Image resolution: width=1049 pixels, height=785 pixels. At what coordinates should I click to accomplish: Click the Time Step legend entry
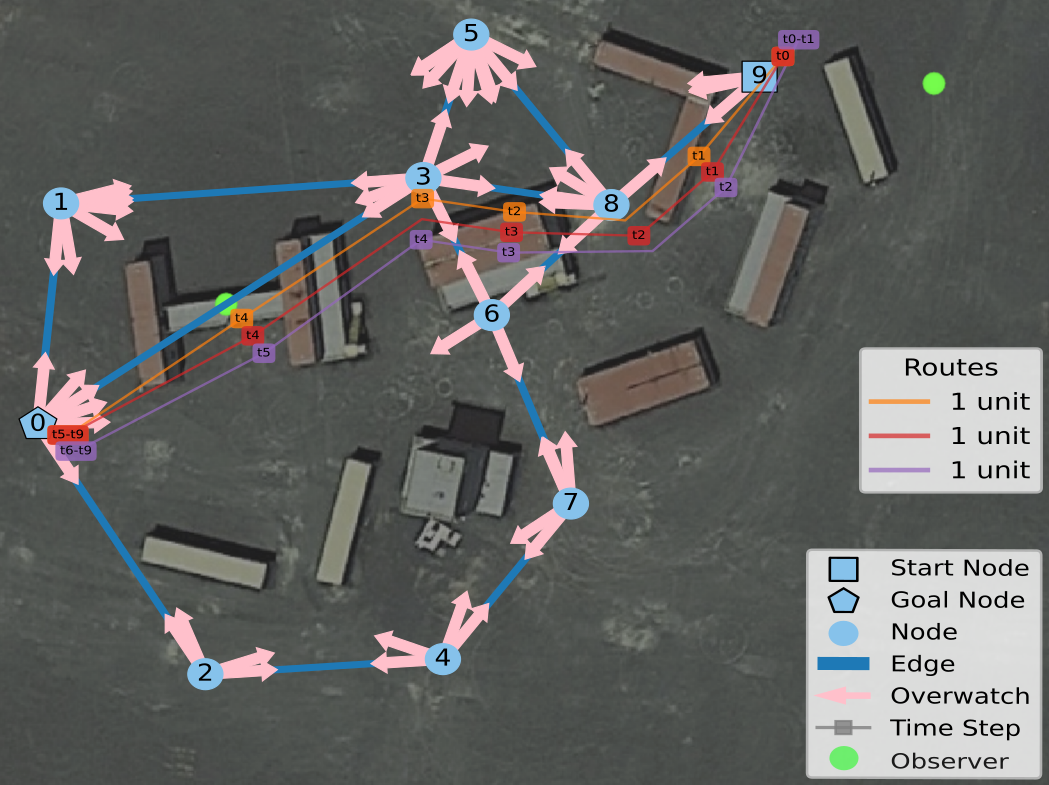tap(955, 728)
